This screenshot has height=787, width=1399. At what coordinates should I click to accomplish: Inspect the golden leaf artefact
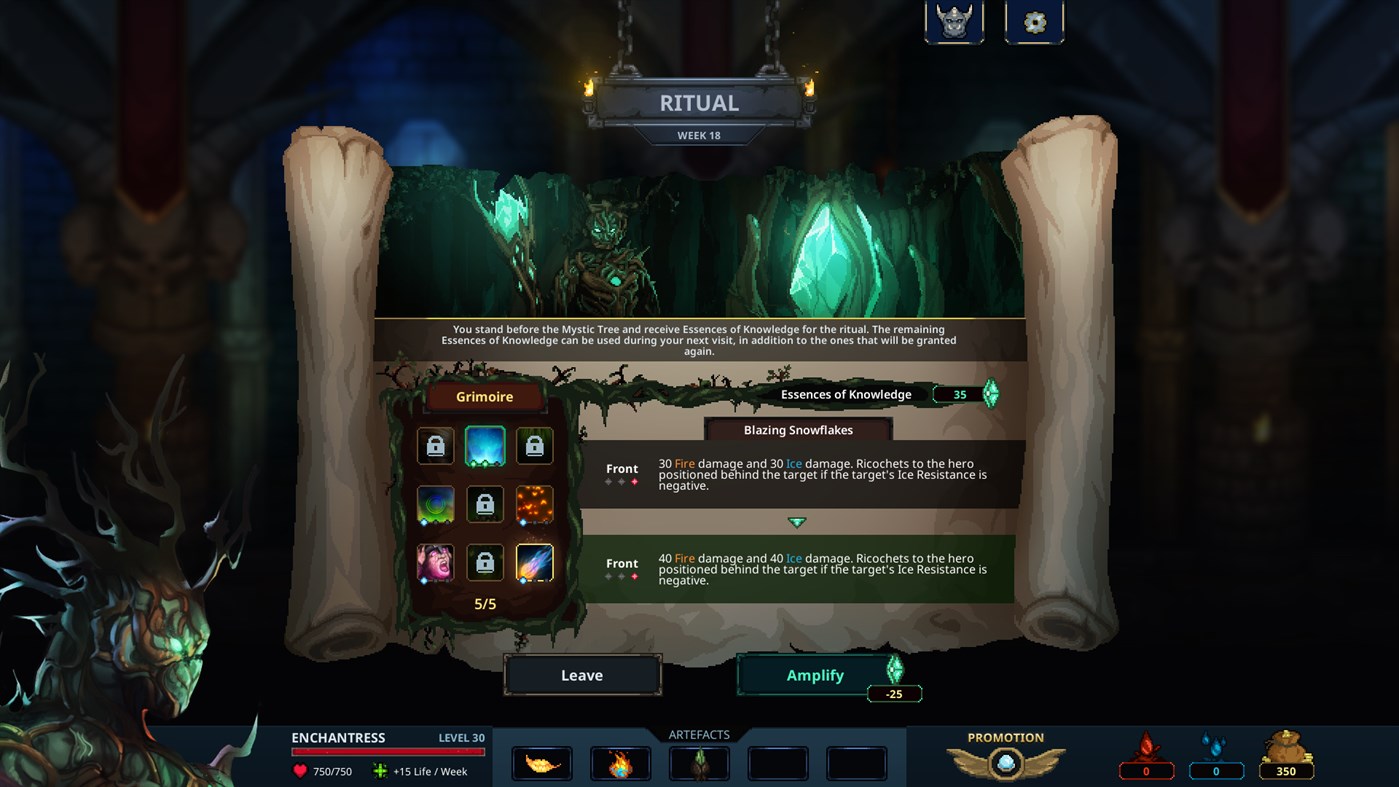tap(541, 762)
